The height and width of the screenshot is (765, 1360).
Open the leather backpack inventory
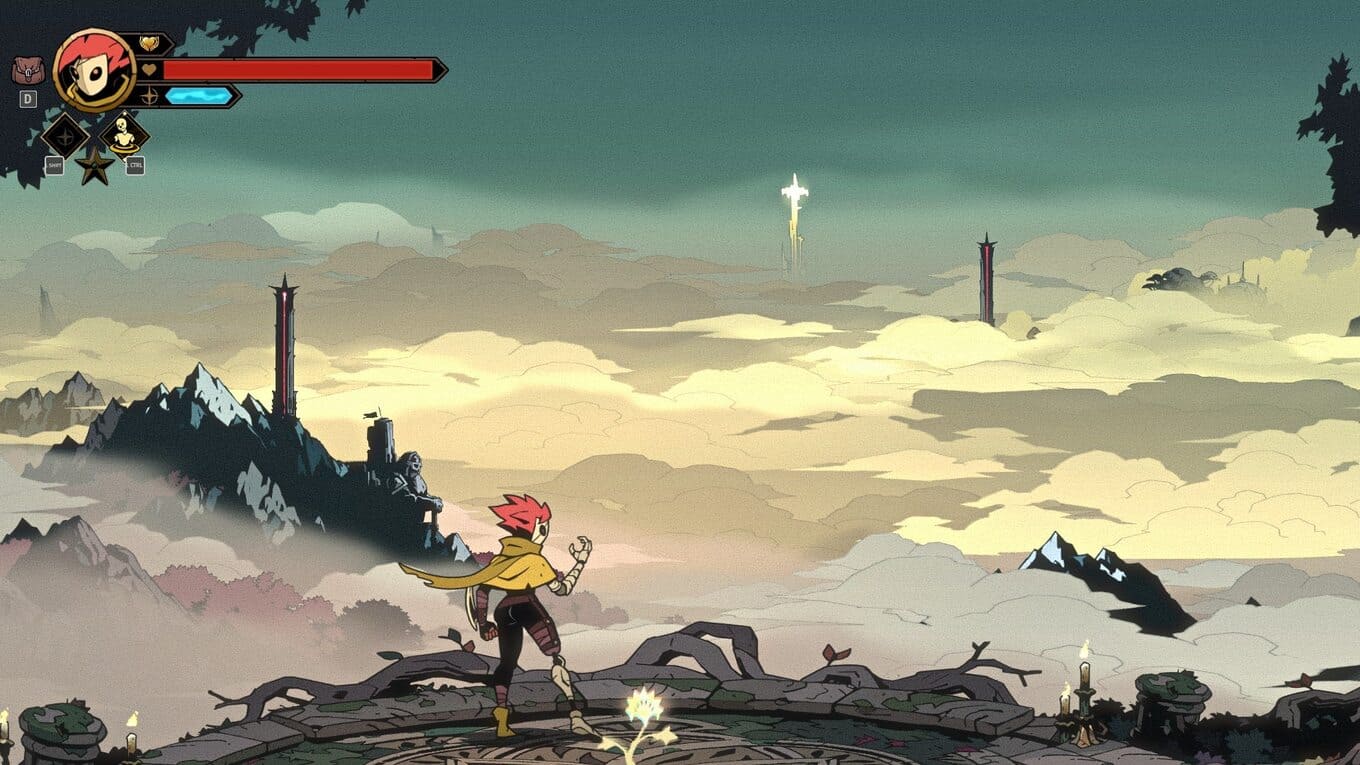pos(28,70)
